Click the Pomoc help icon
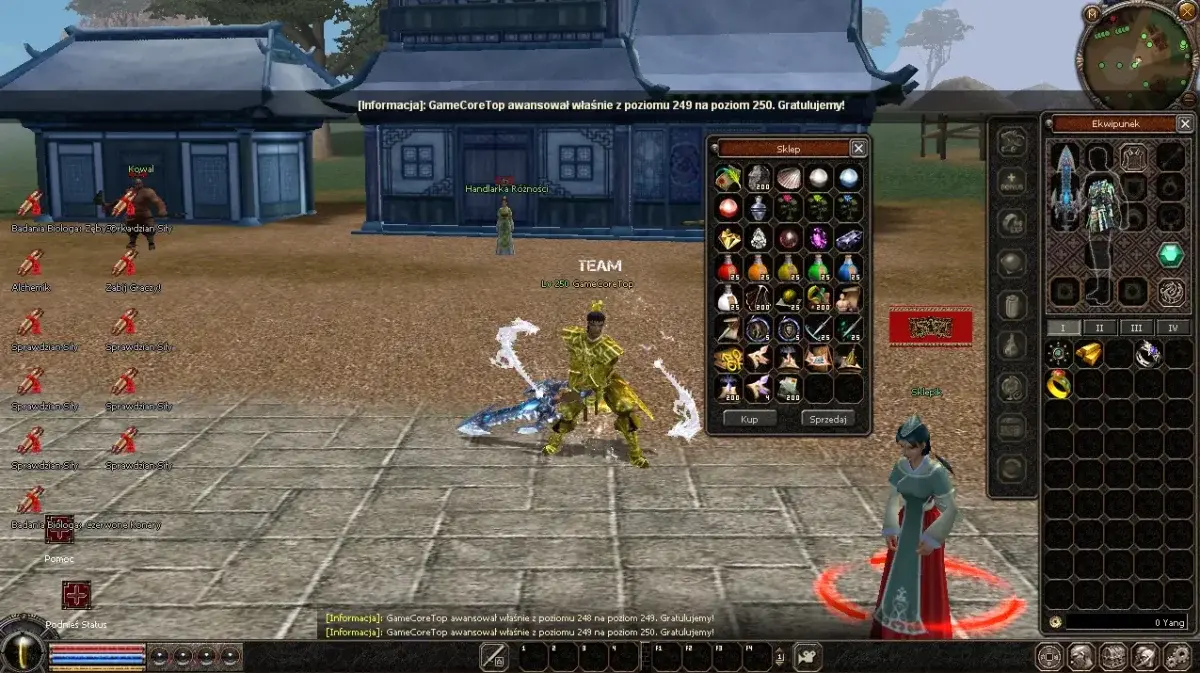This screenshot has width=1200, height=673. [x=59, y=529]
